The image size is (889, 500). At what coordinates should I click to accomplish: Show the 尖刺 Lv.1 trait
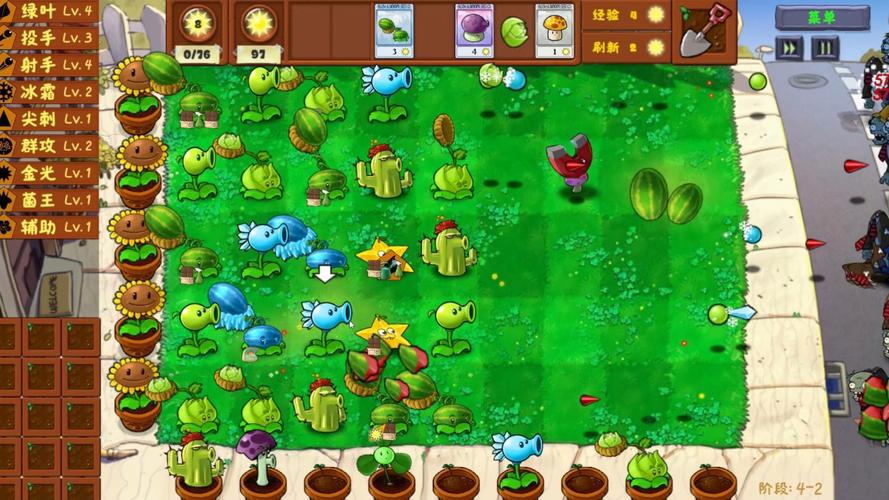[49, 119]
